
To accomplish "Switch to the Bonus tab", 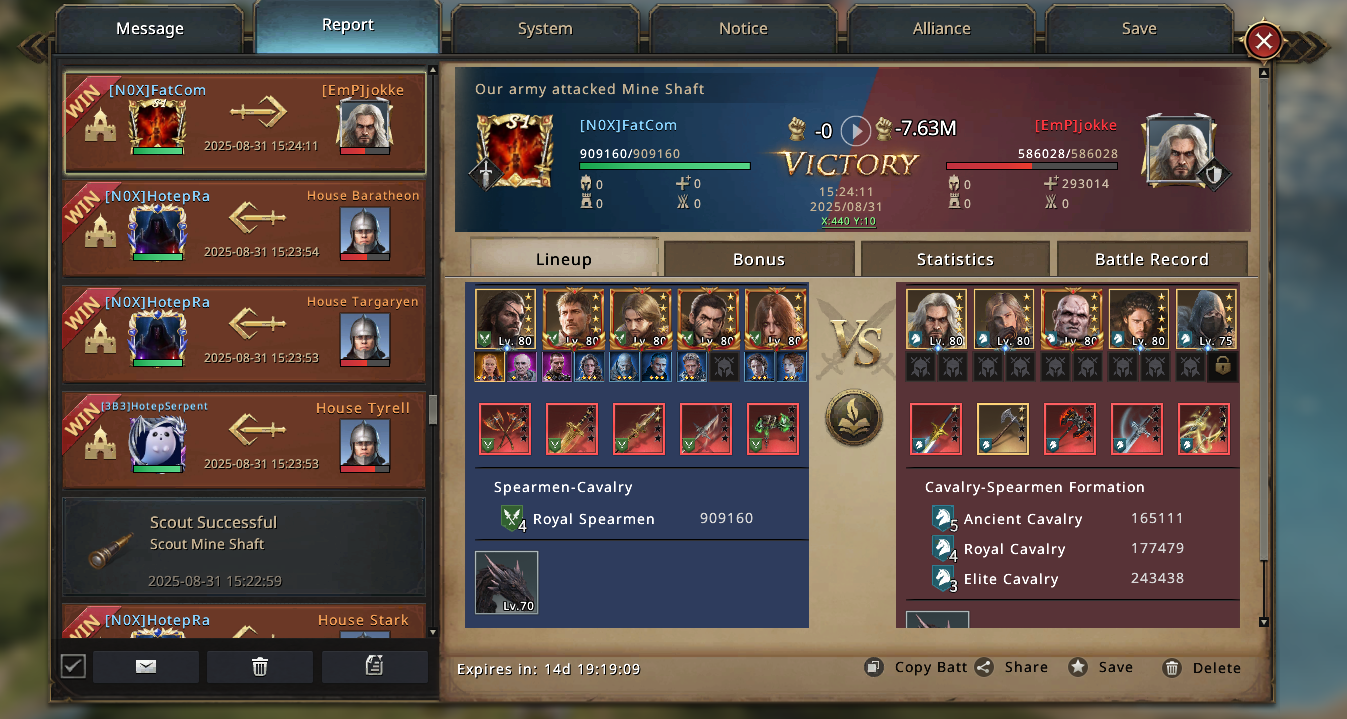I will [759, 259].
